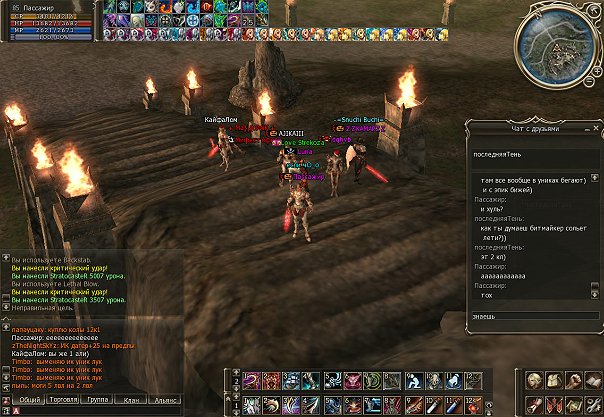Viewport: 604px width, 417px height.
Task: Focus the friends chat message input field
Action: tap(530, 316)
